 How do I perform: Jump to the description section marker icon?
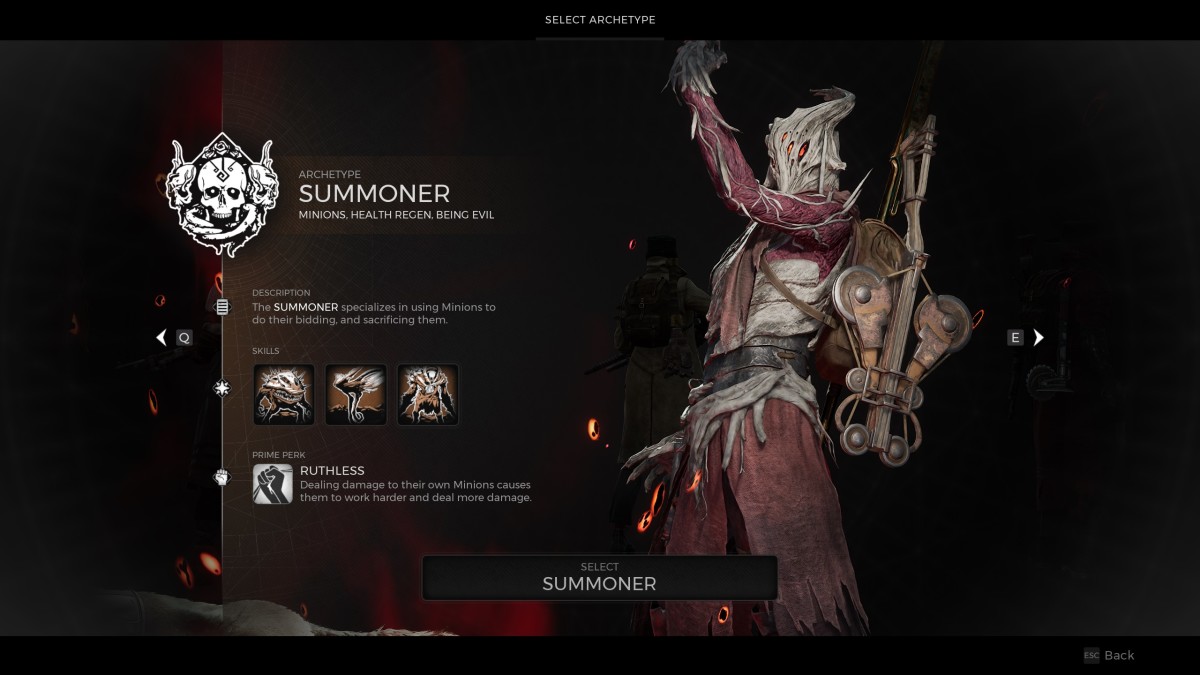pyautogui.click(x=222, y=307)
